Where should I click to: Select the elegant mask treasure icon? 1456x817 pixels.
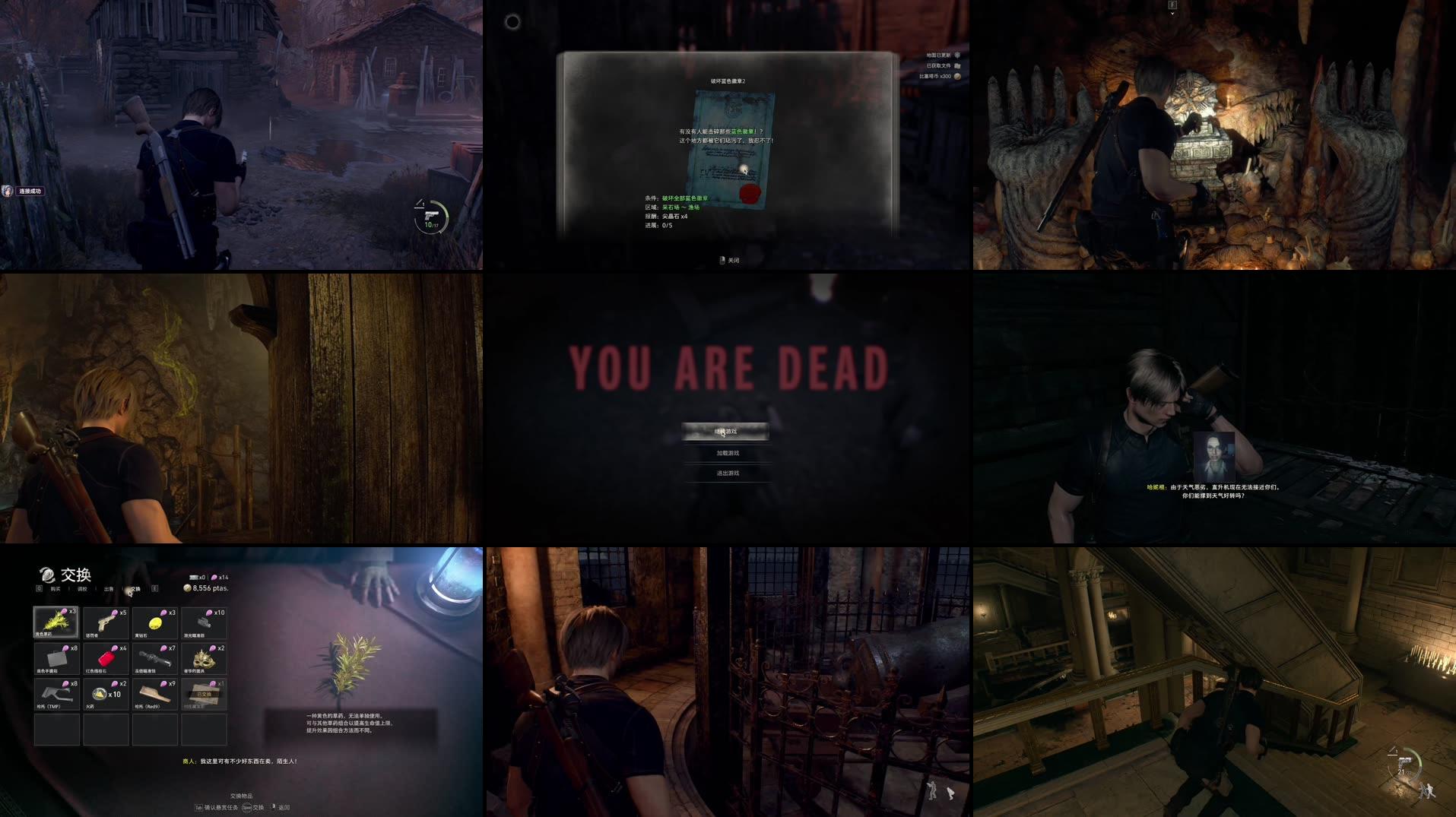point(204,660)
